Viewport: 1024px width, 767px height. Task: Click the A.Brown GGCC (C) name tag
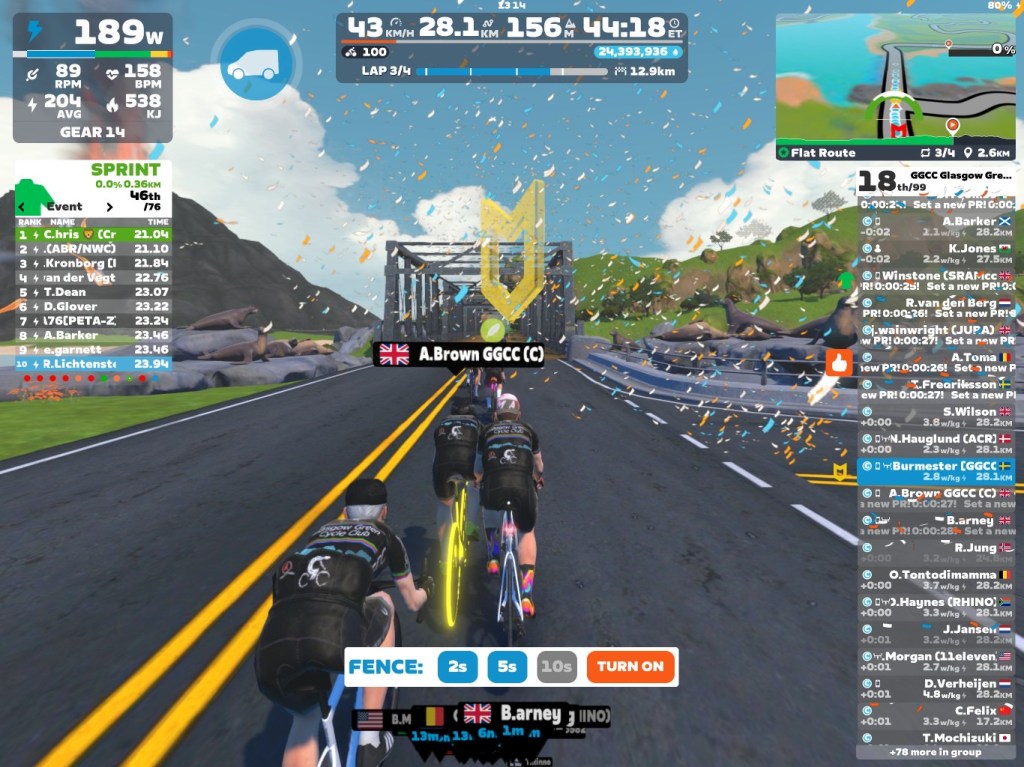(x=459, y=354)
